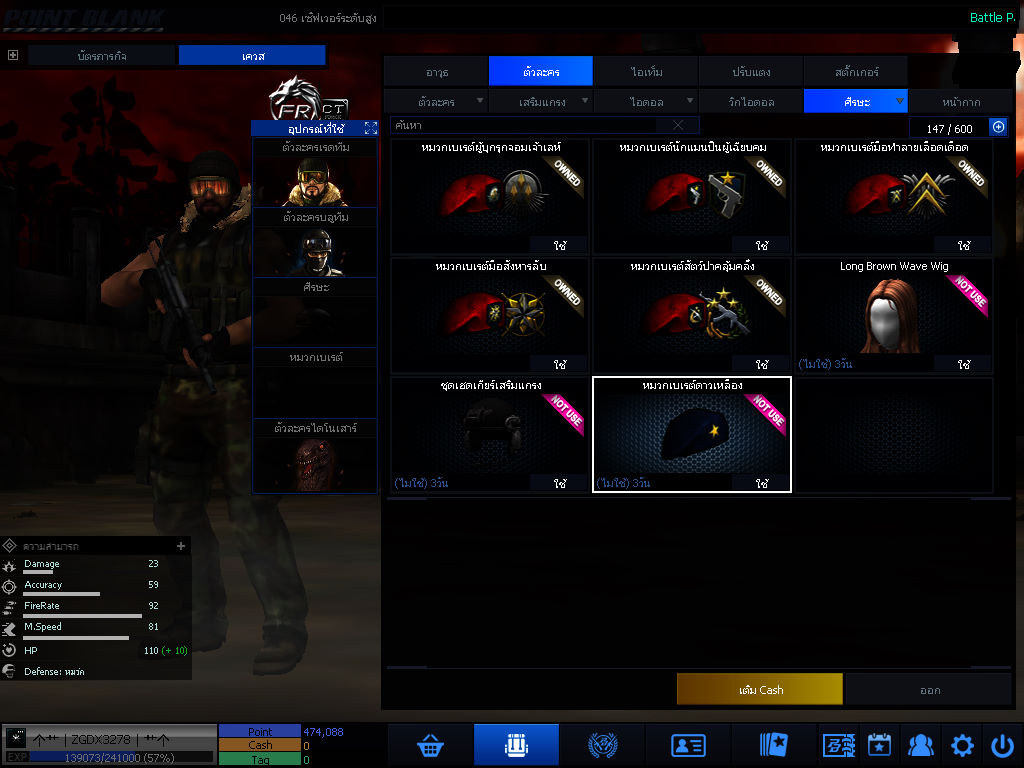Image resolution: width=1024 pixels, height=768 pixels.
Task: Open the friends community icon
Action: tap(920, 745)
